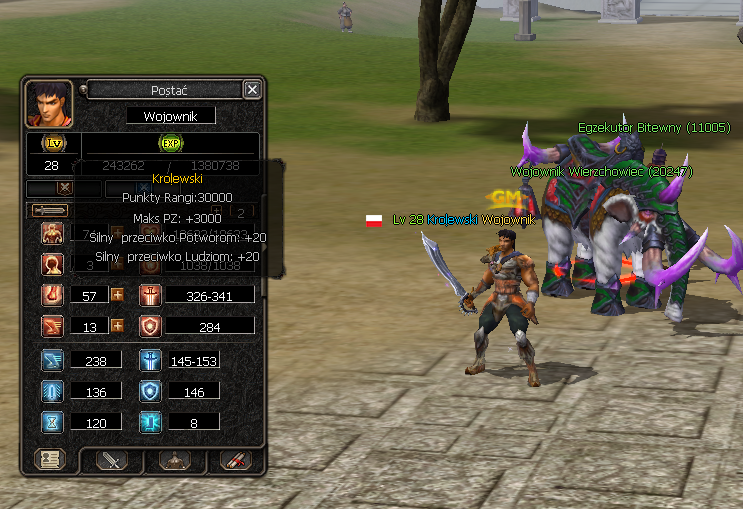Screen dimensions: 743x509
Task: Add a point to the stat showing 13
Action: (x=117, y=326)
